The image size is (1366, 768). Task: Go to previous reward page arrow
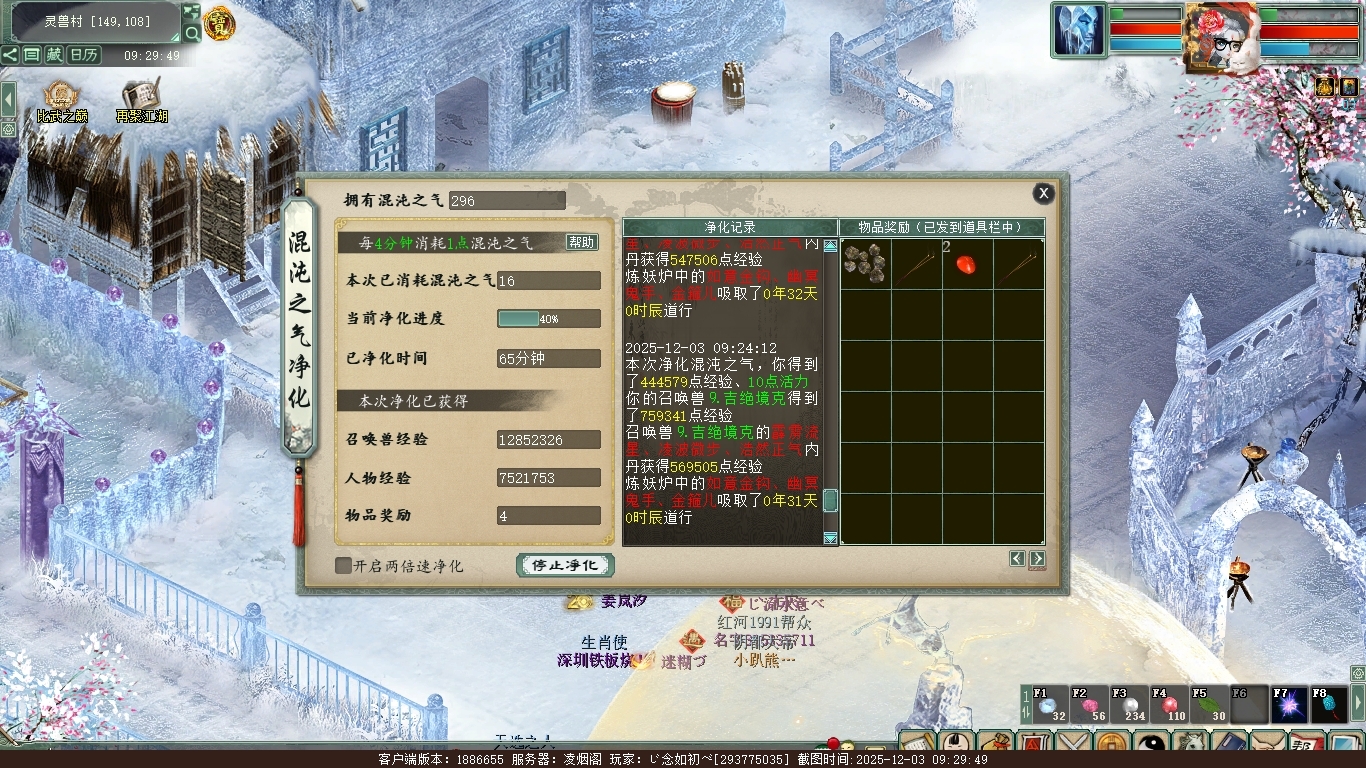(x=1017, y=559)
